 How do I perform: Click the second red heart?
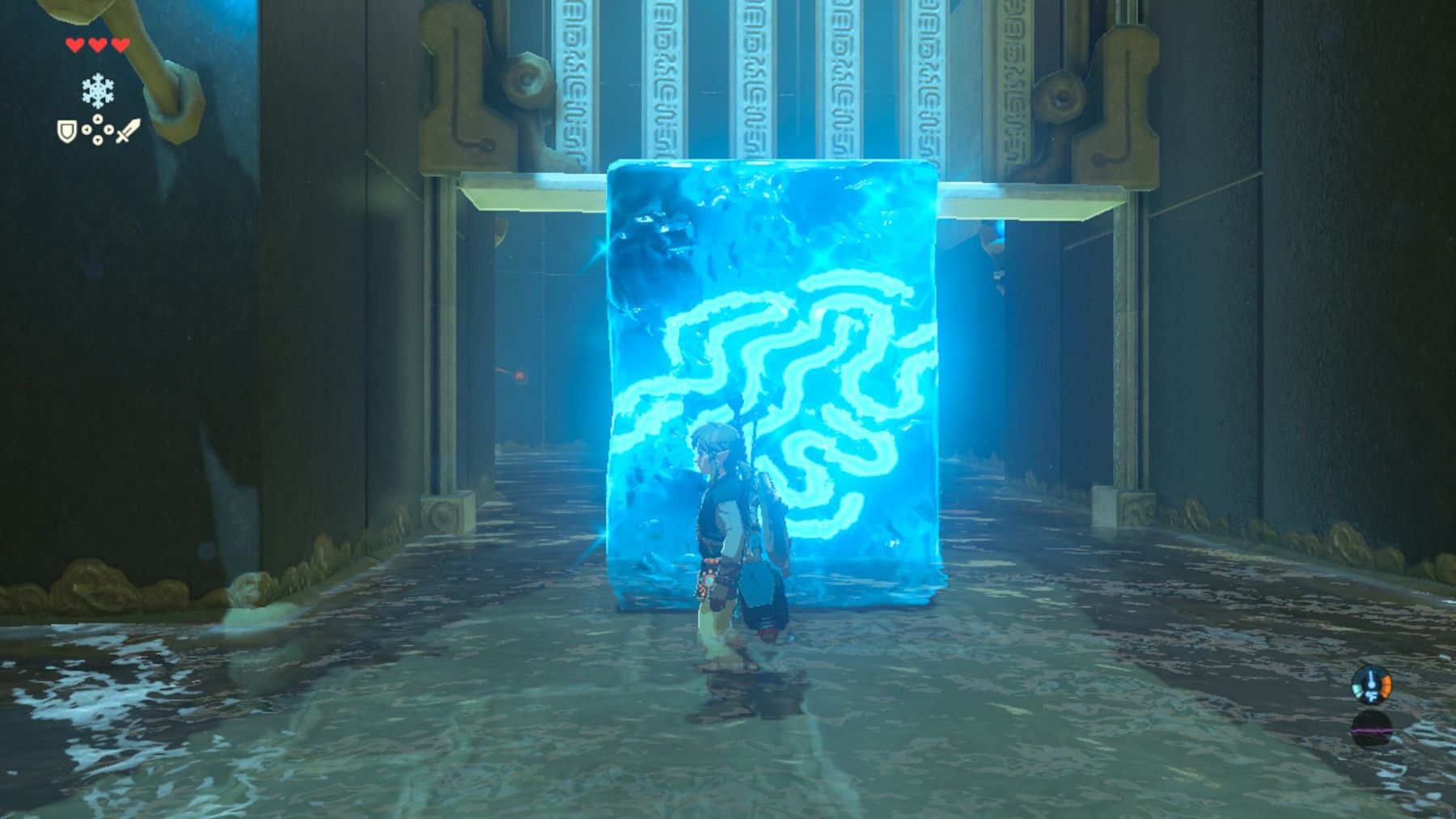coord(97,44)
